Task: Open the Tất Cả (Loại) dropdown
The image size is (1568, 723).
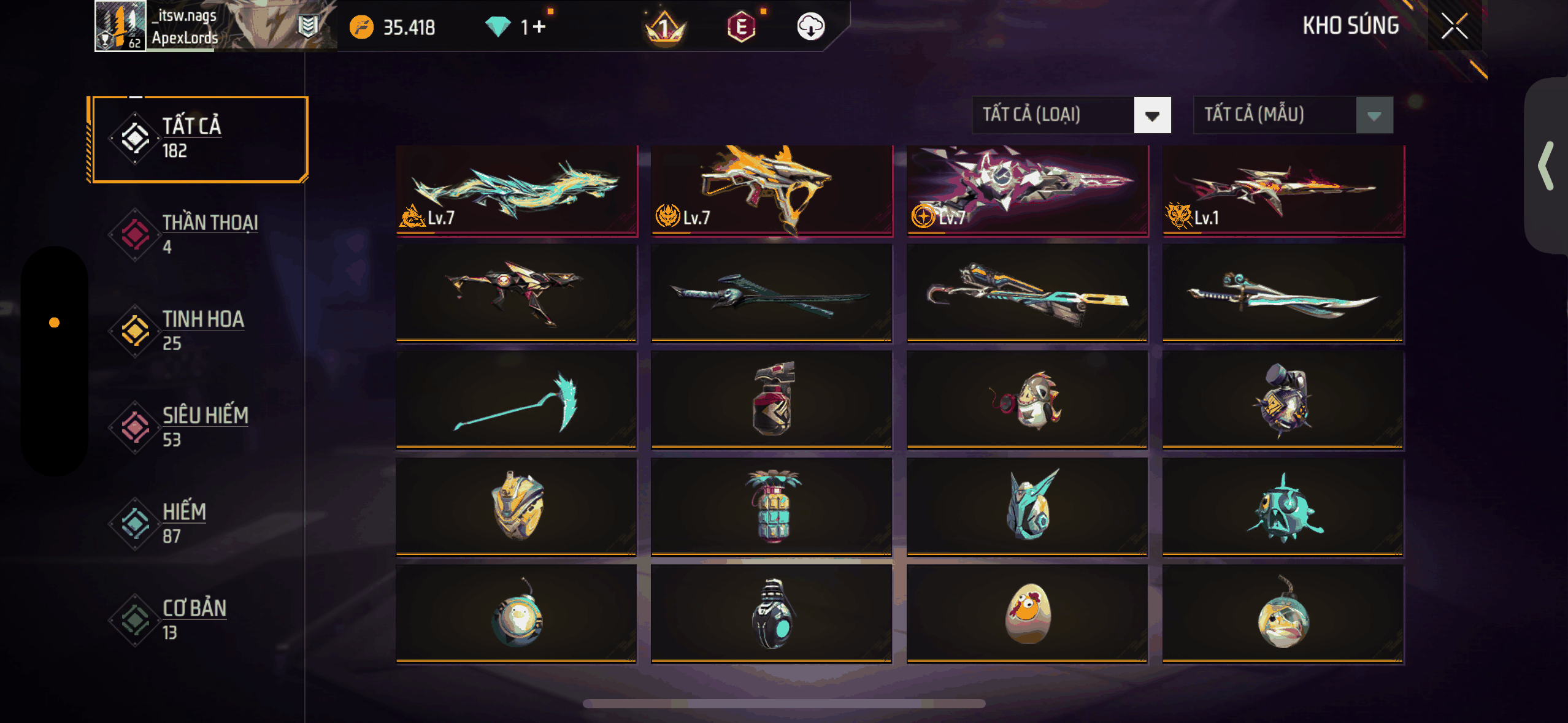Action: coord(1071,115)
